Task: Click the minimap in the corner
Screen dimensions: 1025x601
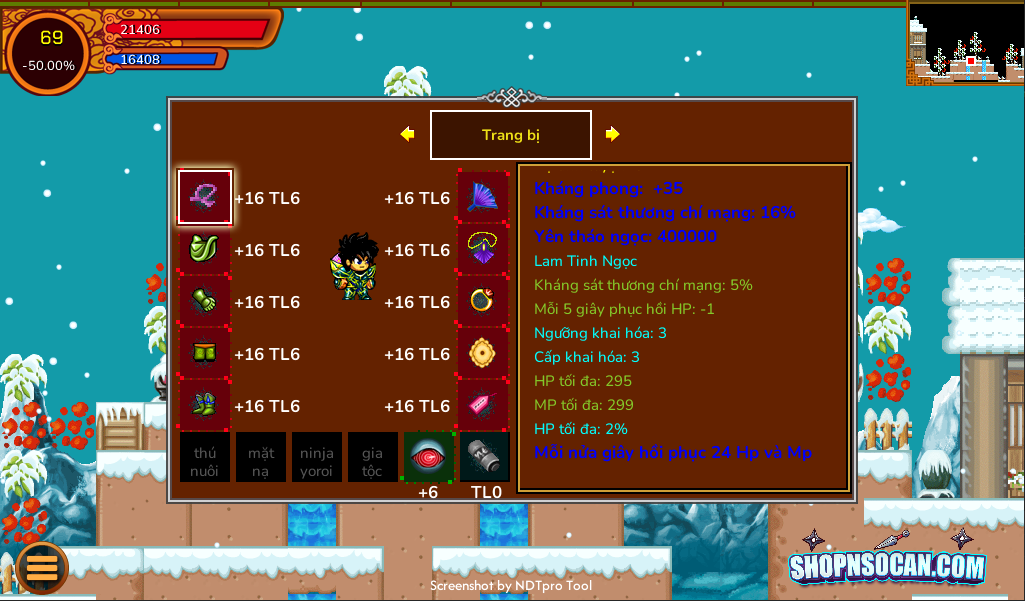Action: point(965,42)
